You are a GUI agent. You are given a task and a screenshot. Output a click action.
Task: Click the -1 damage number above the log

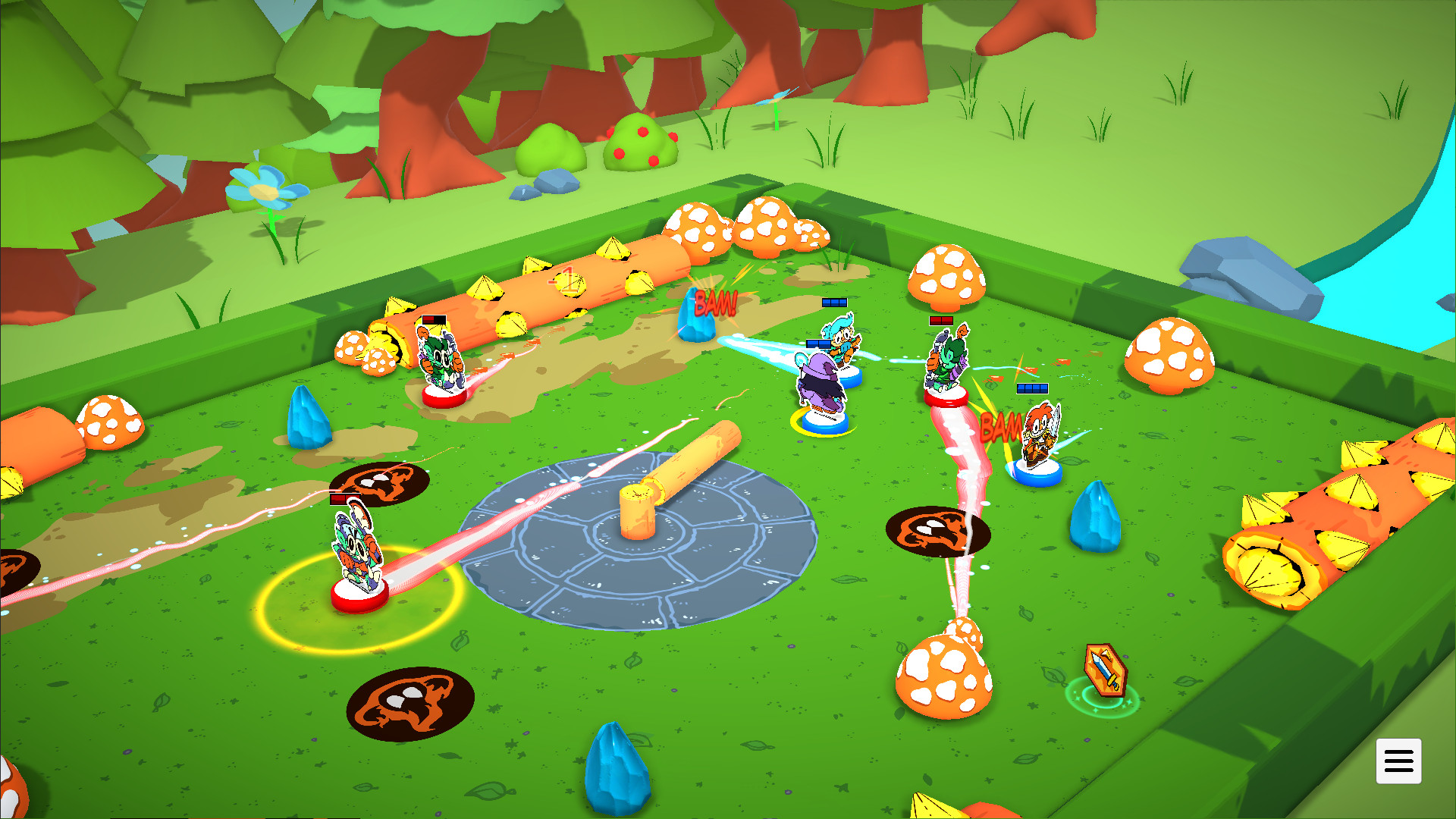[x=562, y=279]
